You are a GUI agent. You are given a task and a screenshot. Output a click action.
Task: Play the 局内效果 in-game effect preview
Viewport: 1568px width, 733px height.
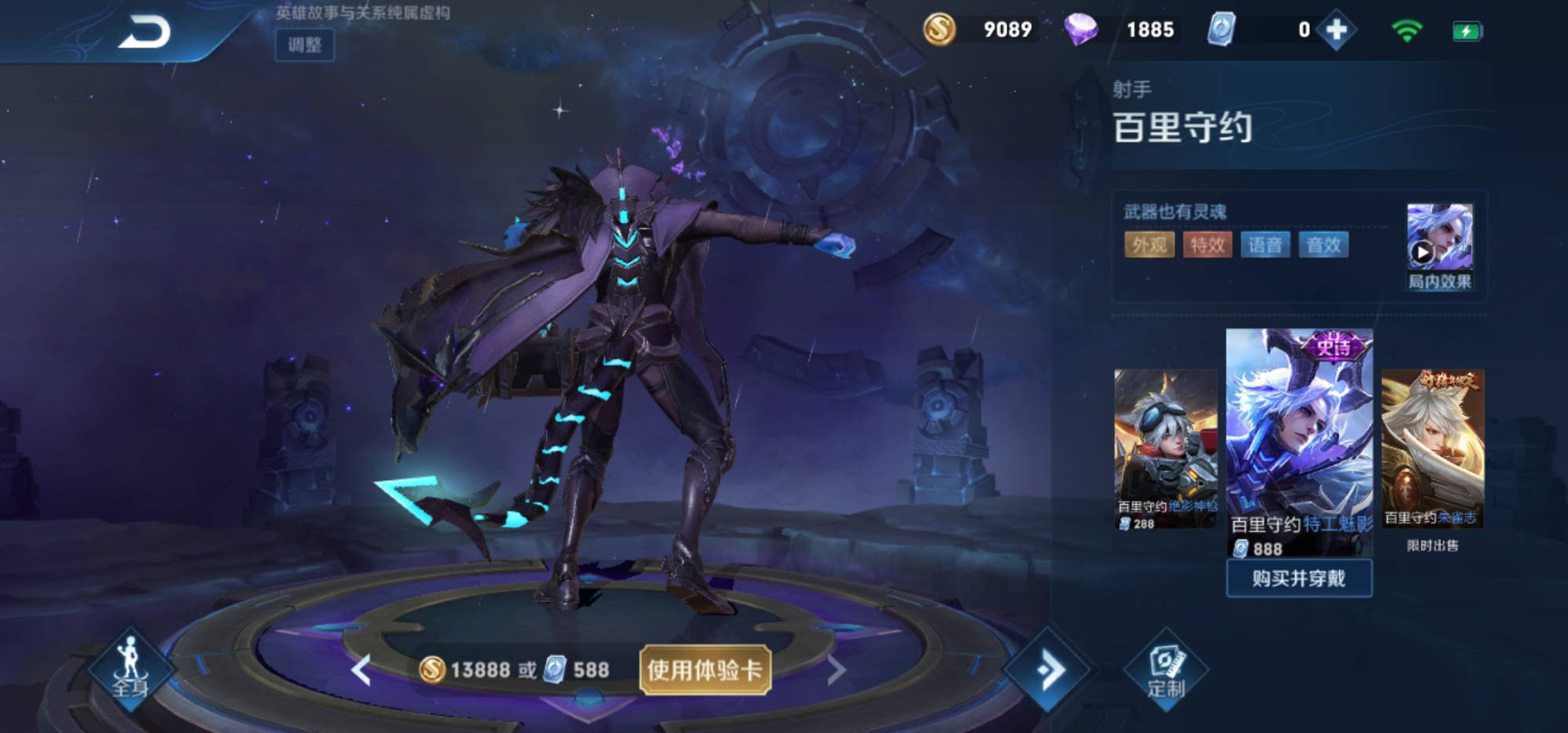click(1439, 246)
